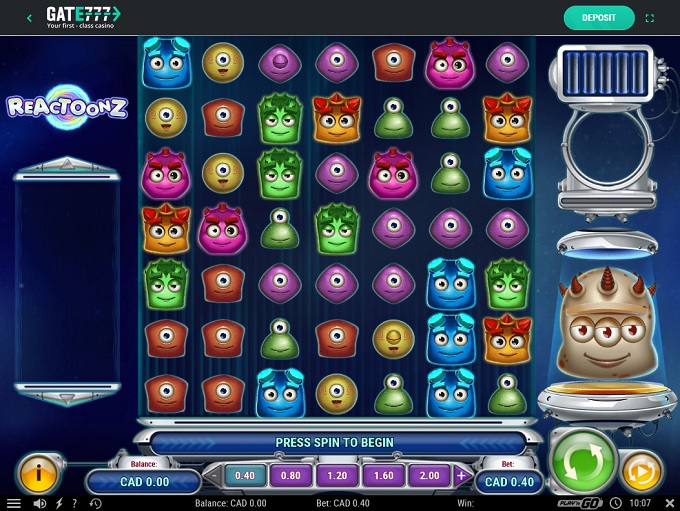The width and height of the screenshot is (680, 511).
Task: Click the green Deposit button
Action: point(599,17)
